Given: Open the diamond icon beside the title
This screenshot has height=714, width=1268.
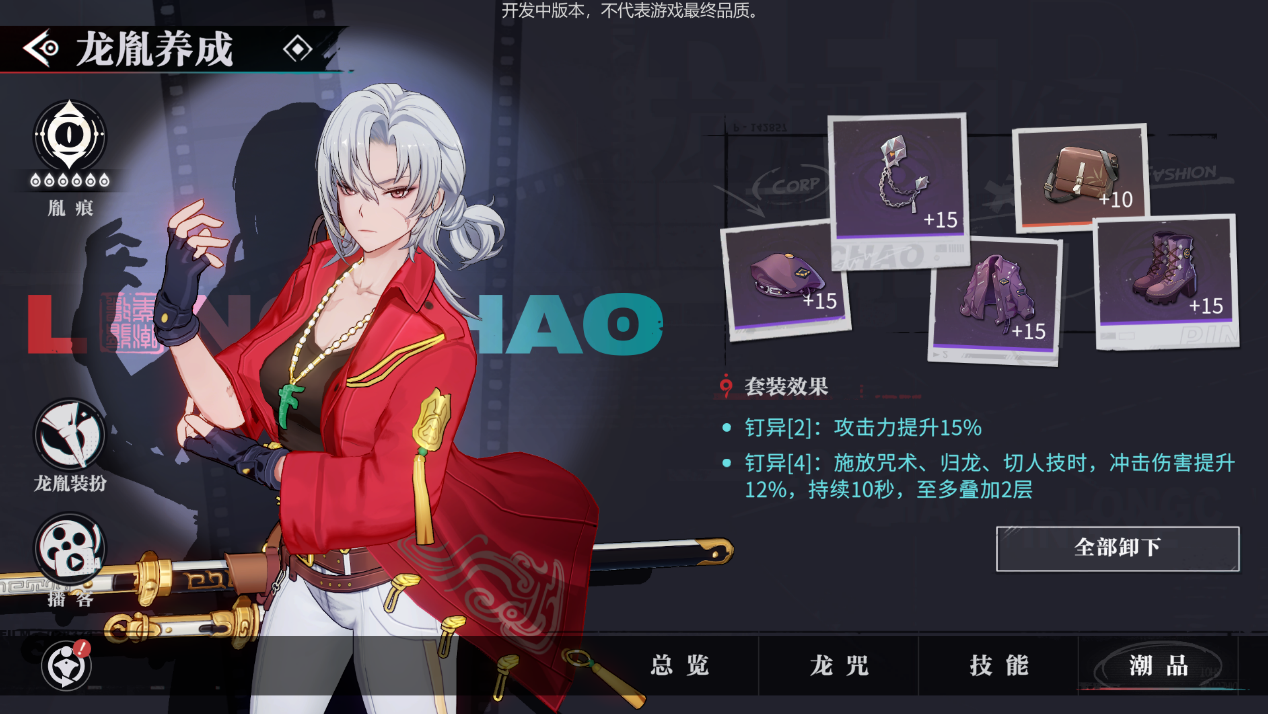Looking at the screenshot, I should [297, 48].
